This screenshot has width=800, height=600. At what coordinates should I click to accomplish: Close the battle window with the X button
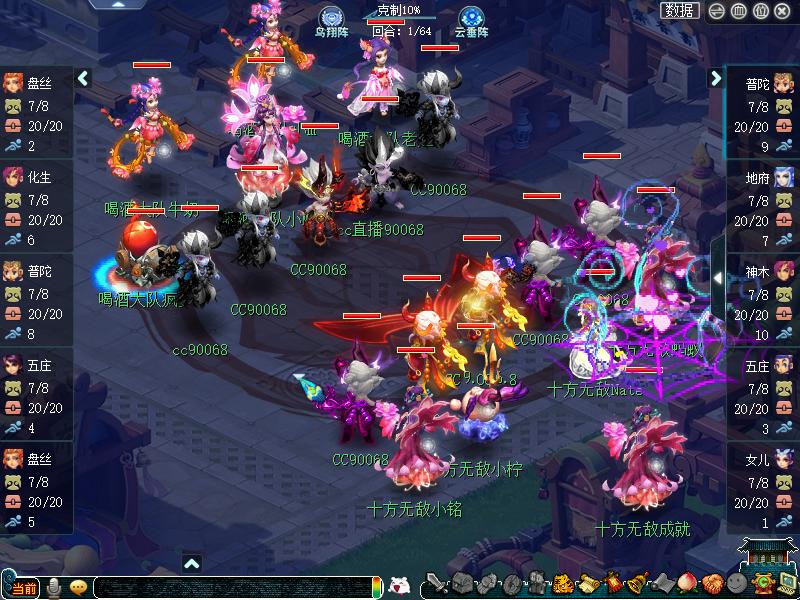click(x=784, y=11)
